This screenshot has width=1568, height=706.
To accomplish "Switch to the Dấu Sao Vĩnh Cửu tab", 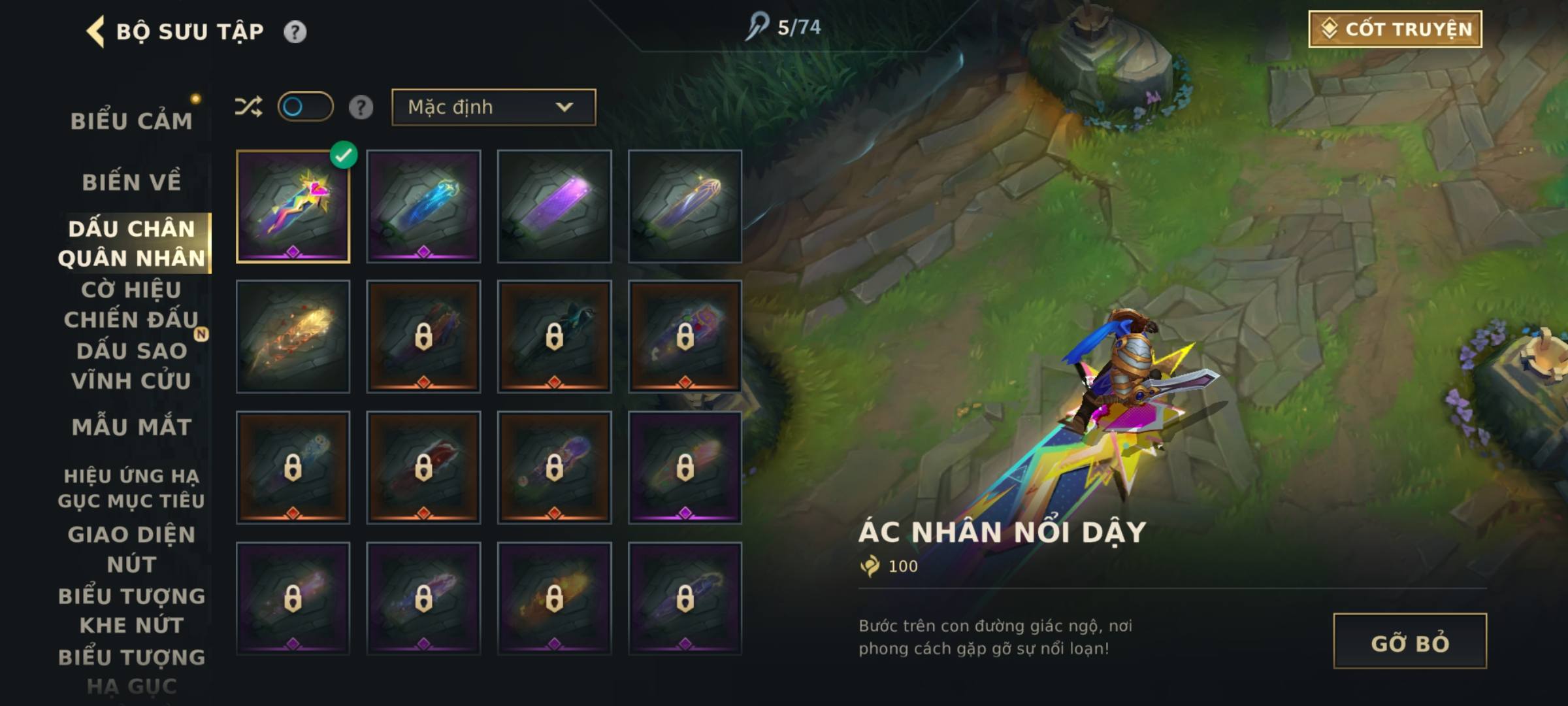I will click(131, 365).
